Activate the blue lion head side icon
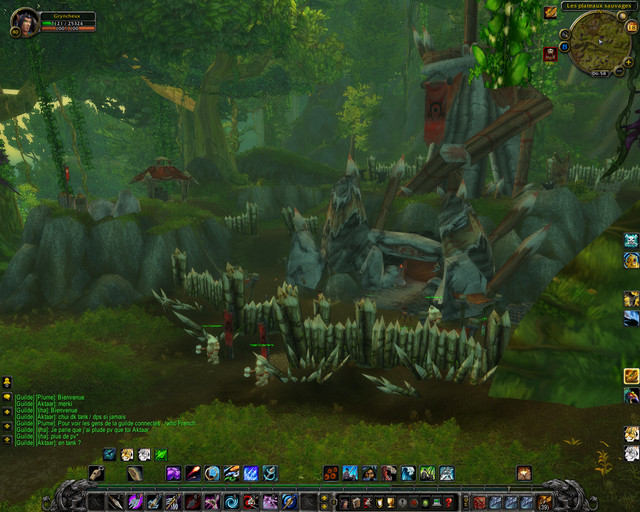Image resolution: width=640 pixels, height=512 pixels. 631,260
